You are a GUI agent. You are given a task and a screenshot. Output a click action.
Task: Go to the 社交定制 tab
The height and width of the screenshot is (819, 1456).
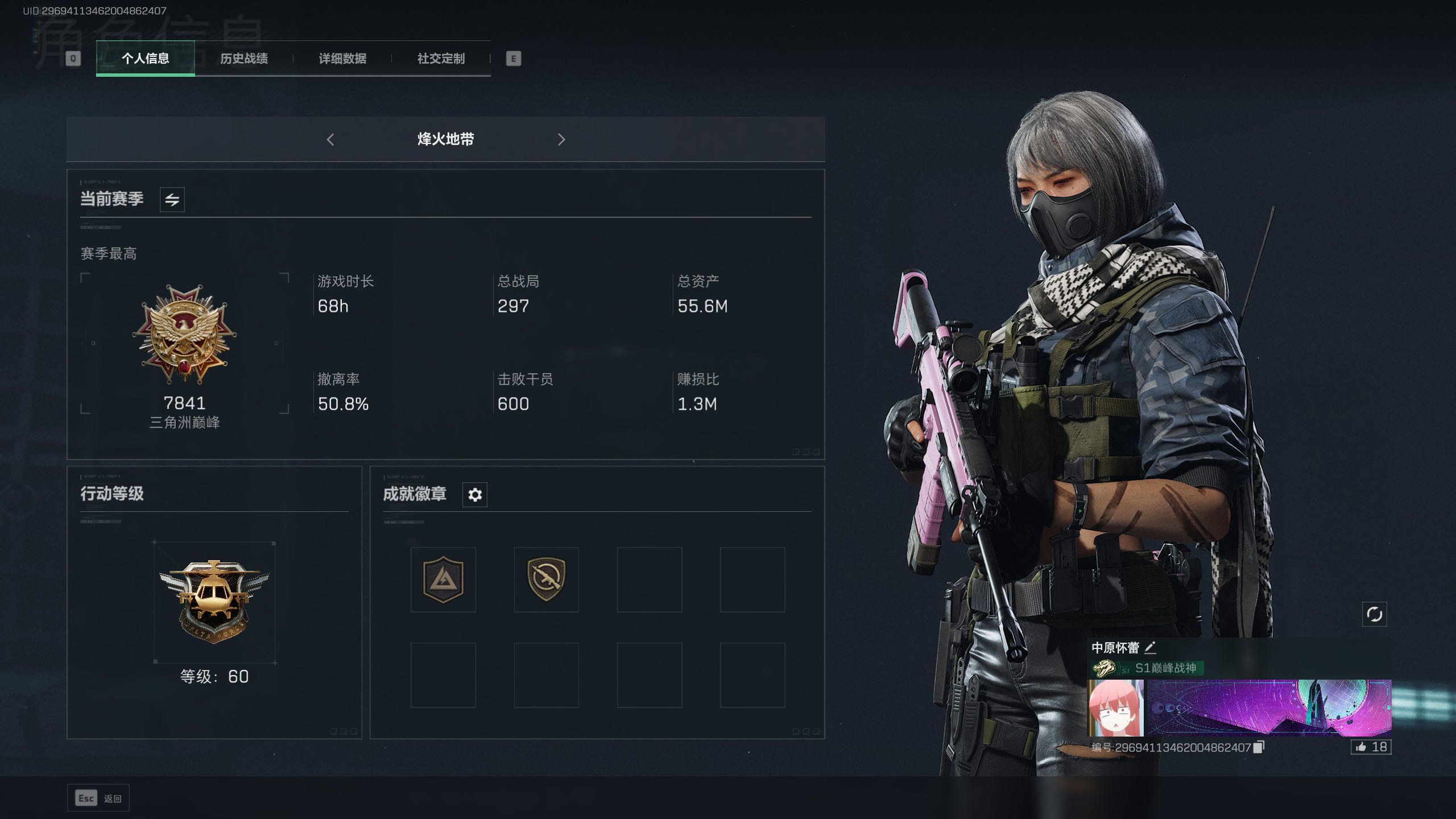pos(441,59)
